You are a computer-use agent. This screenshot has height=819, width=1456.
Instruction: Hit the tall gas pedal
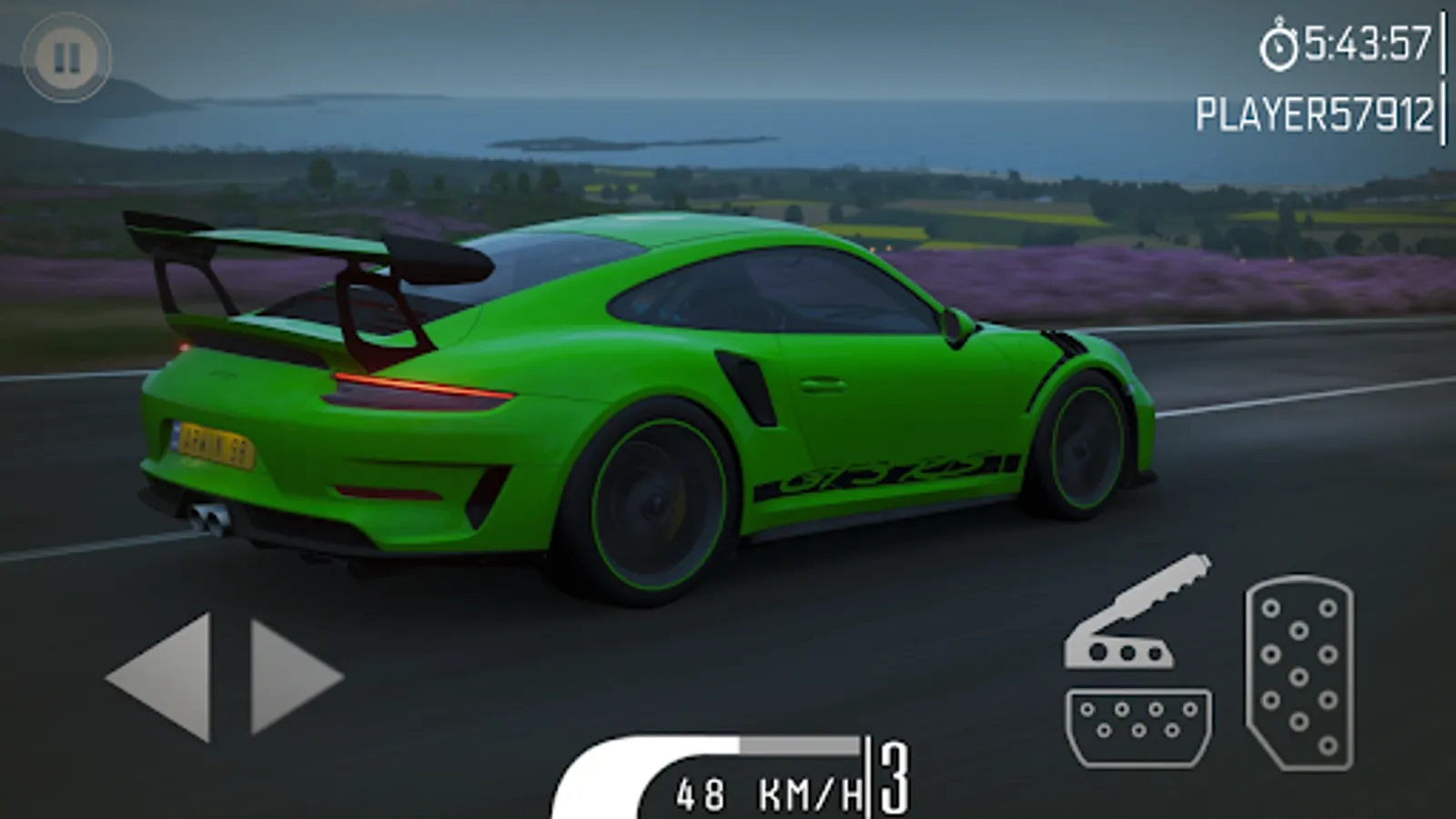click(1299, 673)
